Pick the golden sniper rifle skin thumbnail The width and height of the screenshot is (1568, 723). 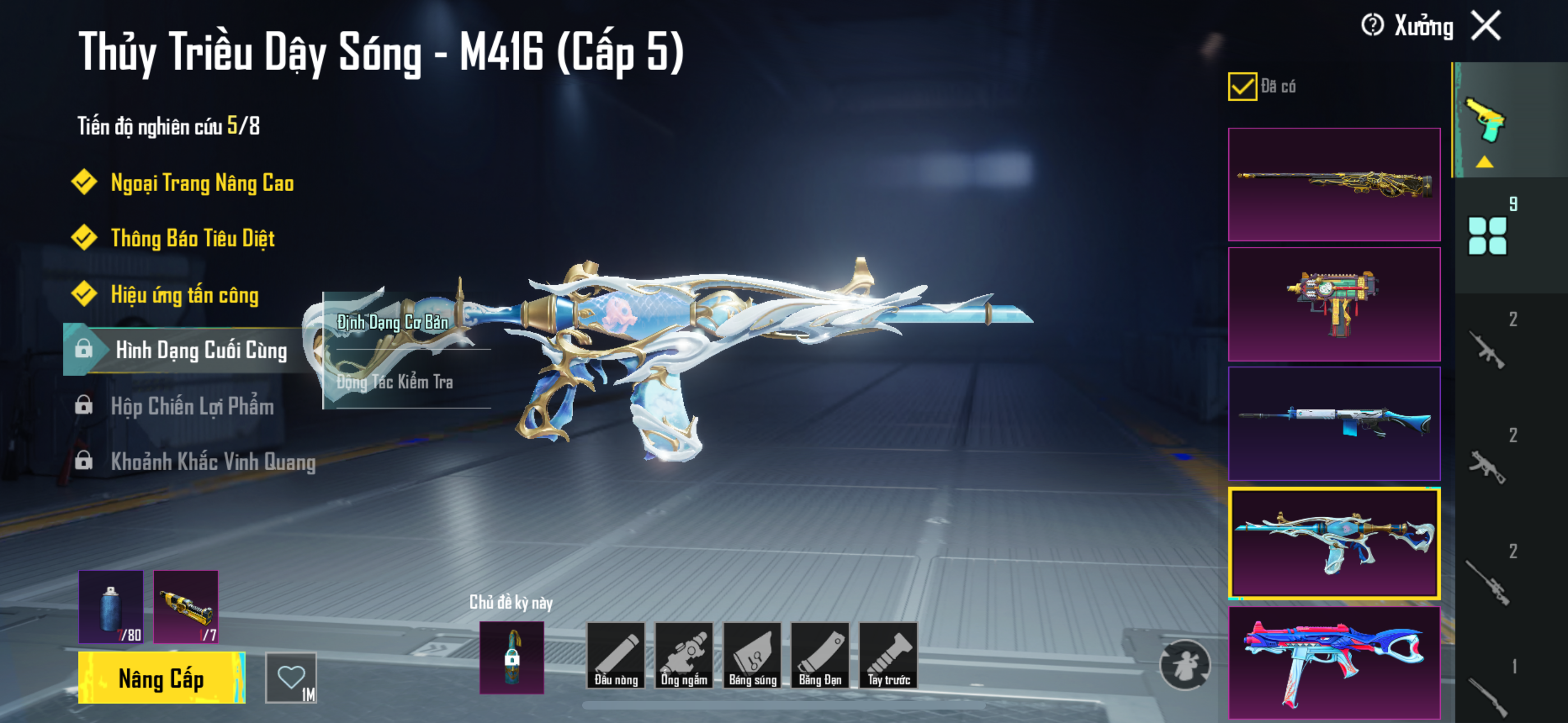tap(1334, 184)
